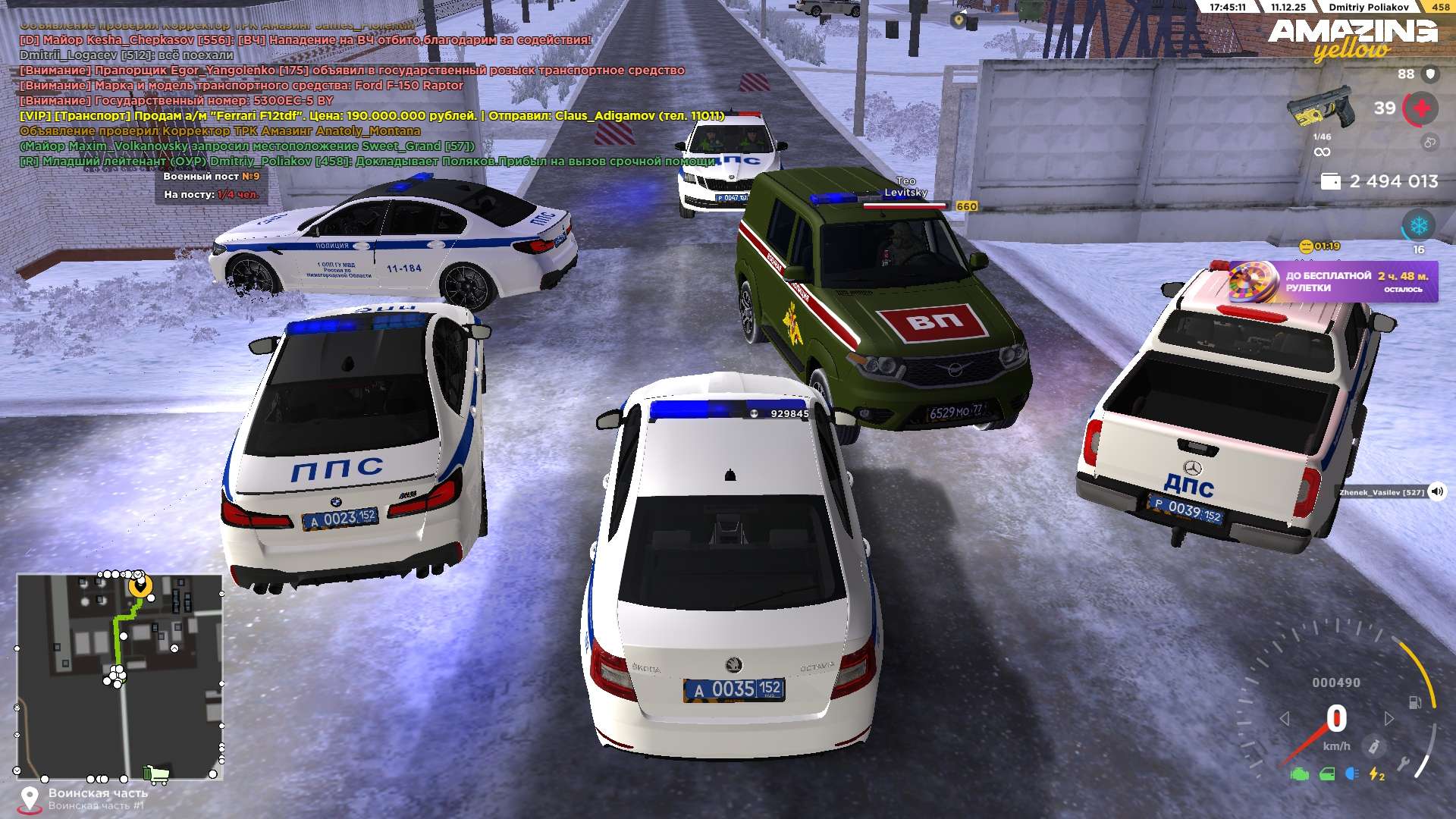Click the wallet money icon

pos(1331,182)
